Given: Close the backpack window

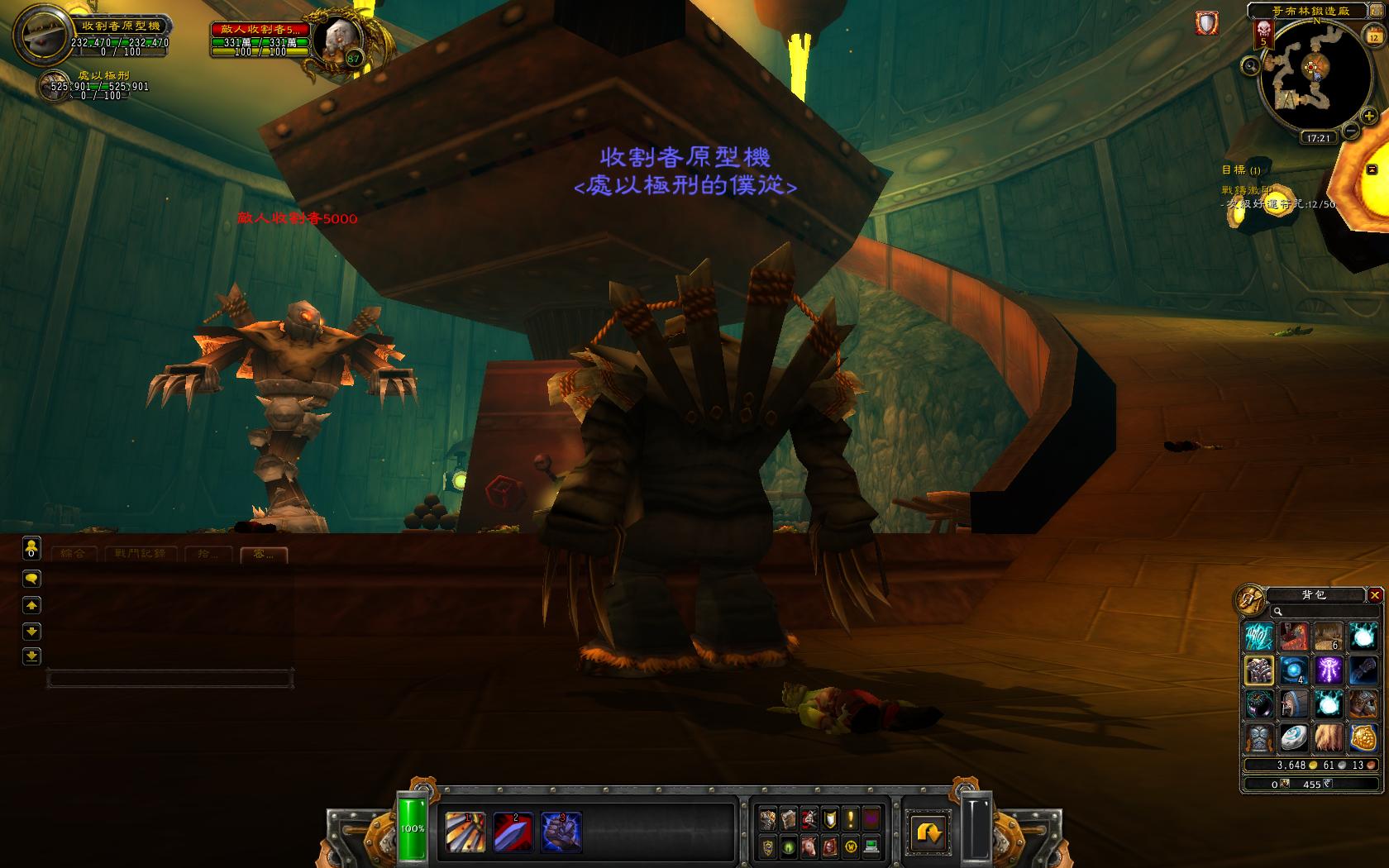Looking at the screenshot, I should (x=1375, y=595).
